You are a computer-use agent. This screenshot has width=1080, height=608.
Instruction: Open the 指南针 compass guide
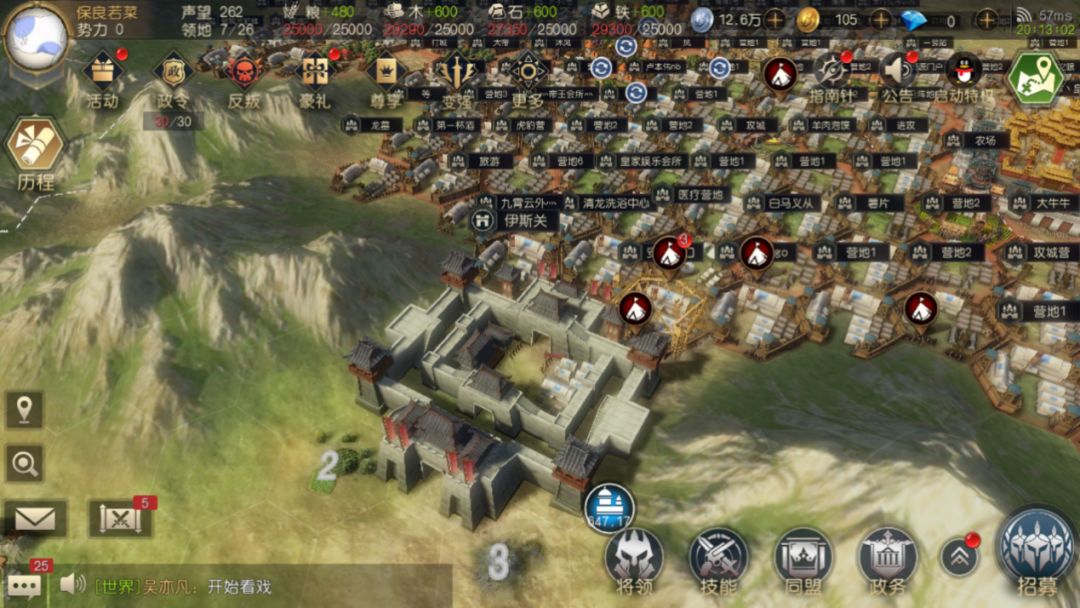click(x=830, y=73)
